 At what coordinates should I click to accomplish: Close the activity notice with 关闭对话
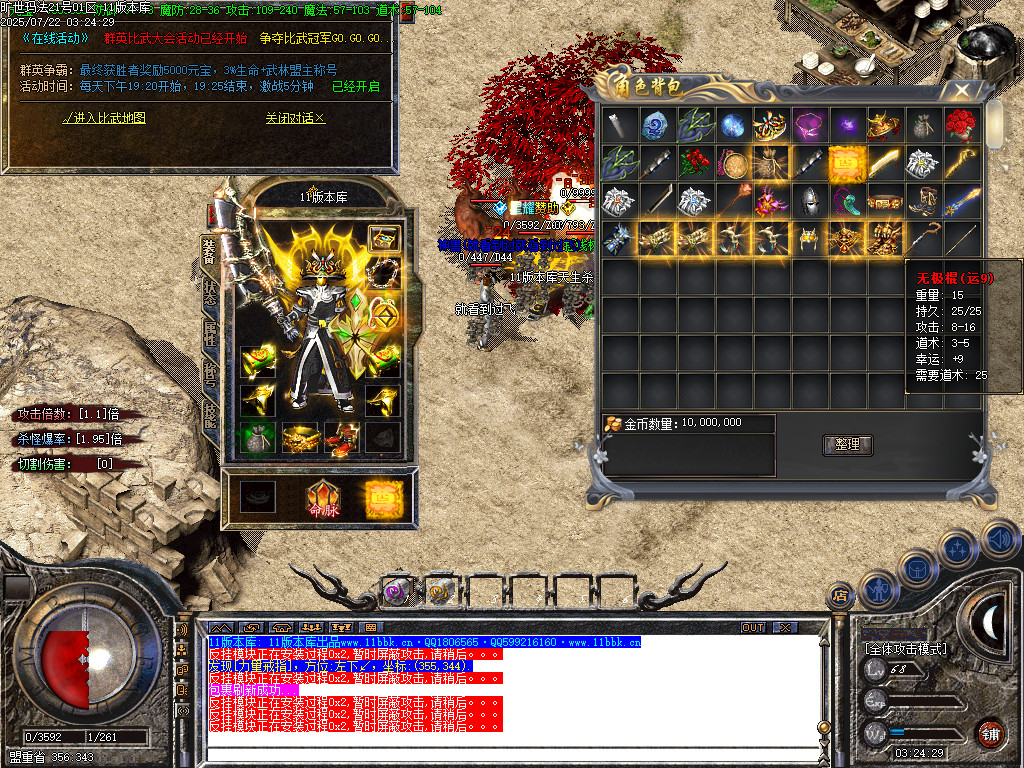[295, 118]
